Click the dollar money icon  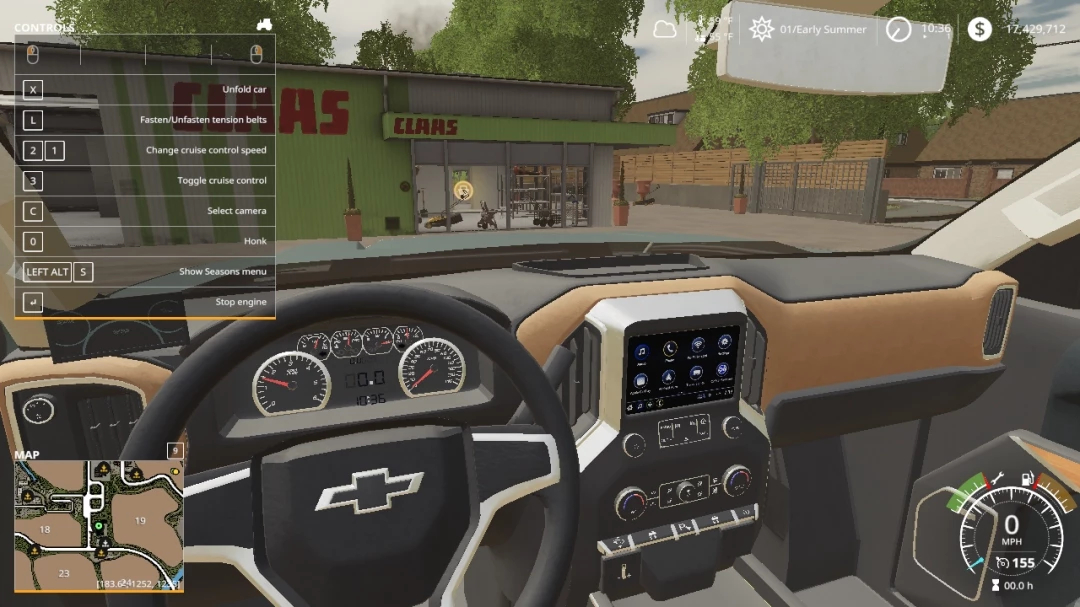coord(979,29)
